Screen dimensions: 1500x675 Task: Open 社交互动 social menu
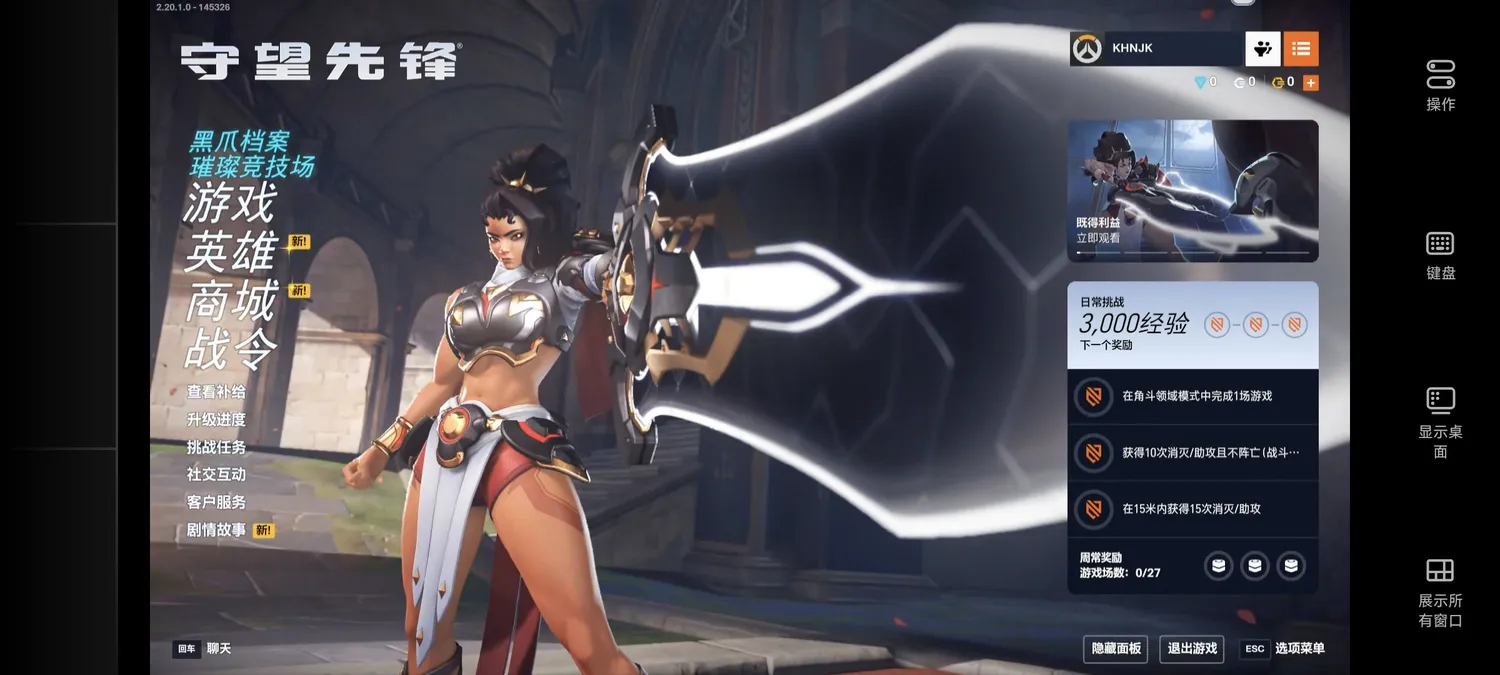coord(216,474)
